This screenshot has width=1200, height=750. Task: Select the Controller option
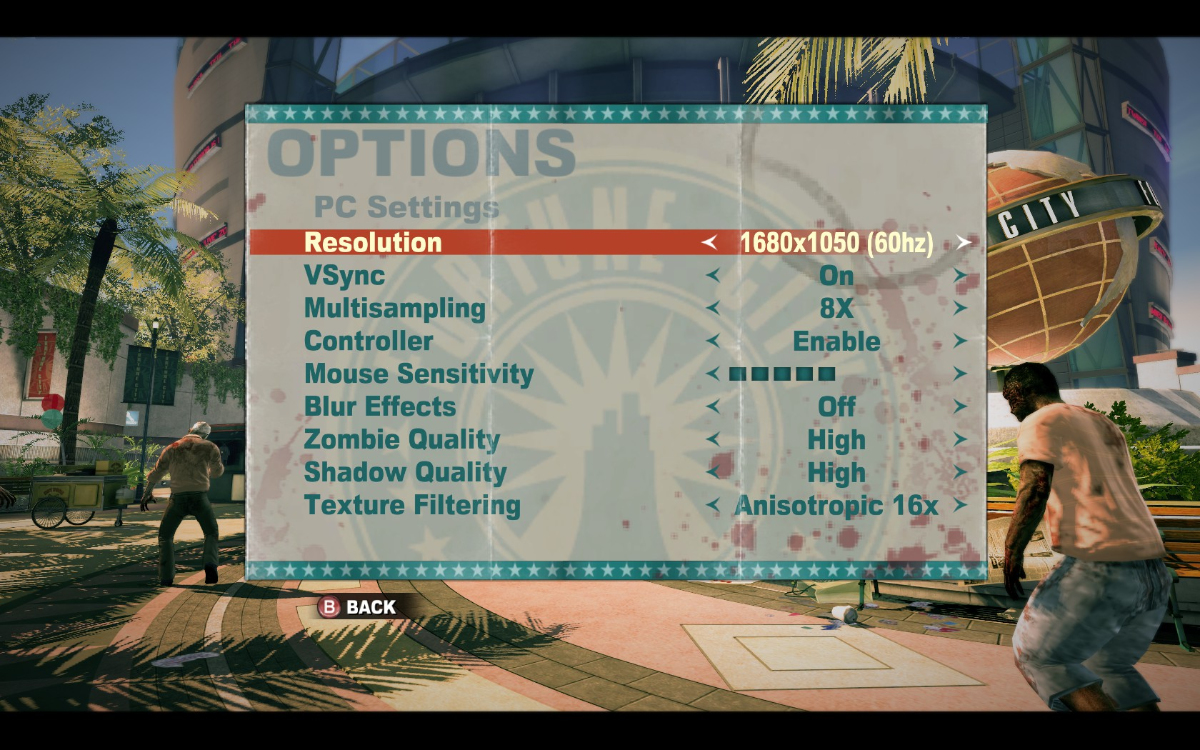pyautogui.click(x=368, y=341)
